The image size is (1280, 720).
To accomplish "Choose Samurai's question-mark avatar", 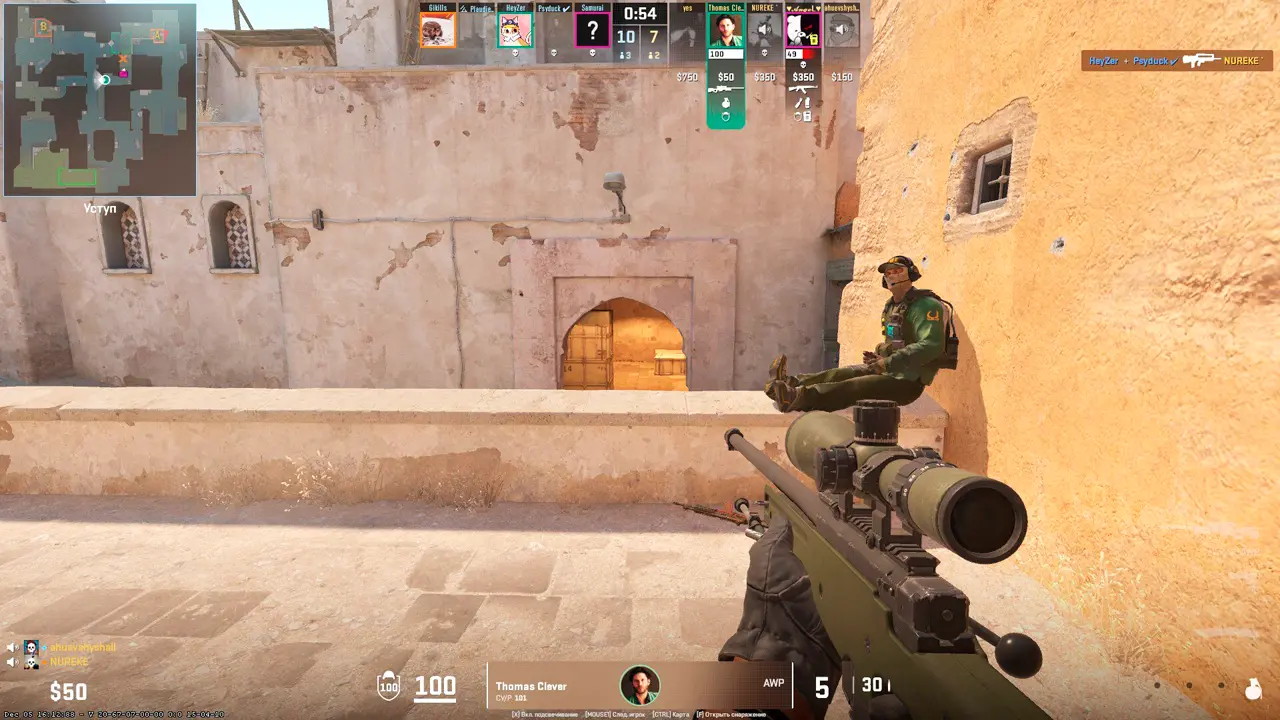I will point(592,30).
